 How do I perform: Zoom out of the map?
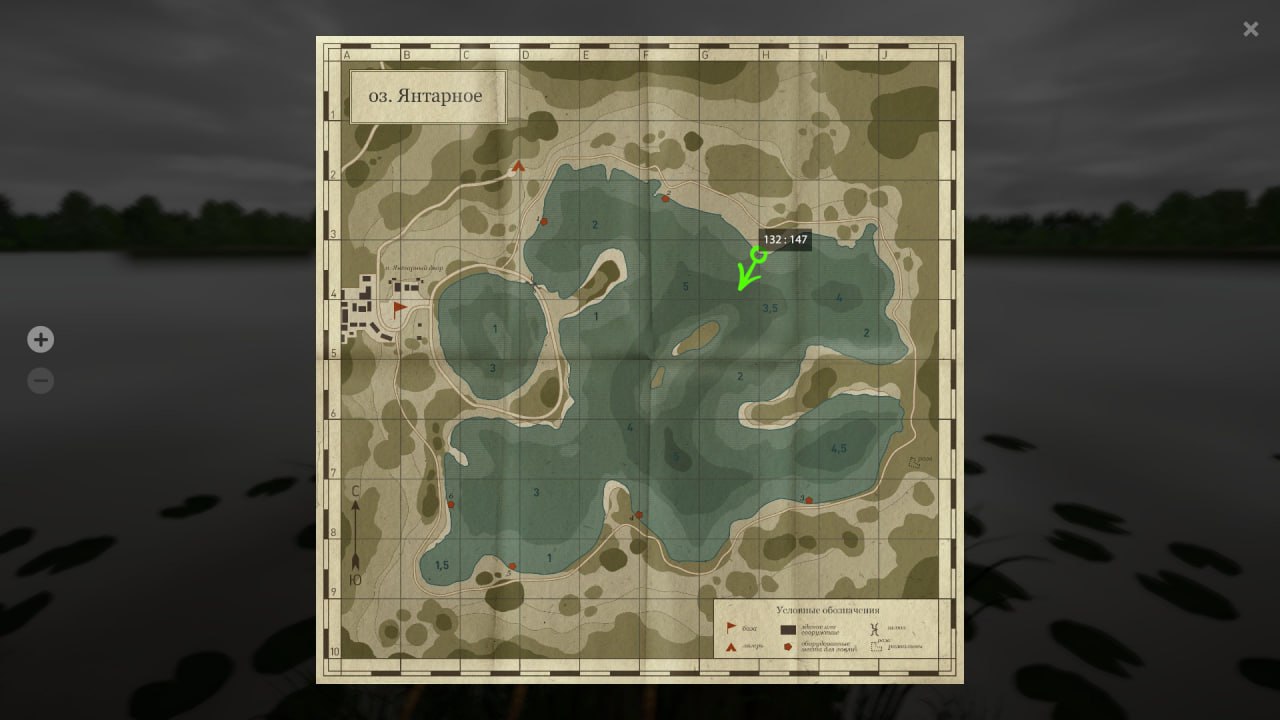40,381
